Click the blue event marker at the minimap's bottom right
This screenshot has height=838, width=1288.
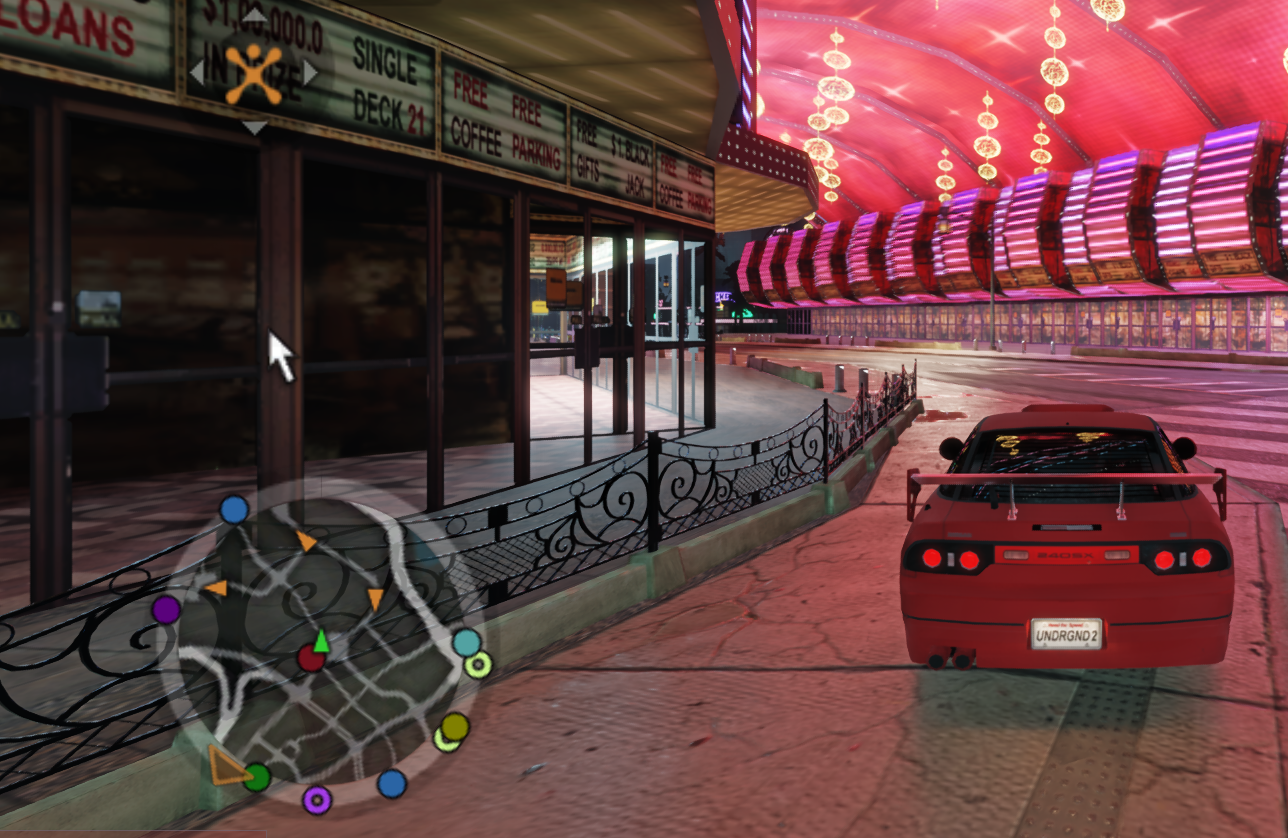[390, 783]
